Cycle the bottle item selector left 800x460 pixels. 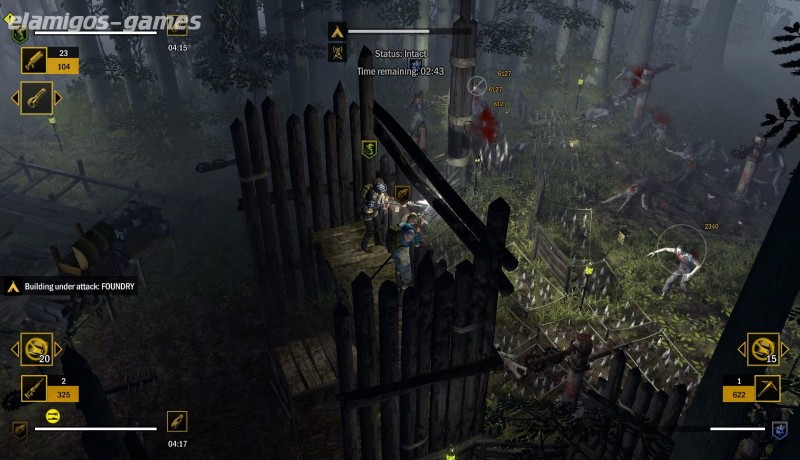[x=16, y=98]
